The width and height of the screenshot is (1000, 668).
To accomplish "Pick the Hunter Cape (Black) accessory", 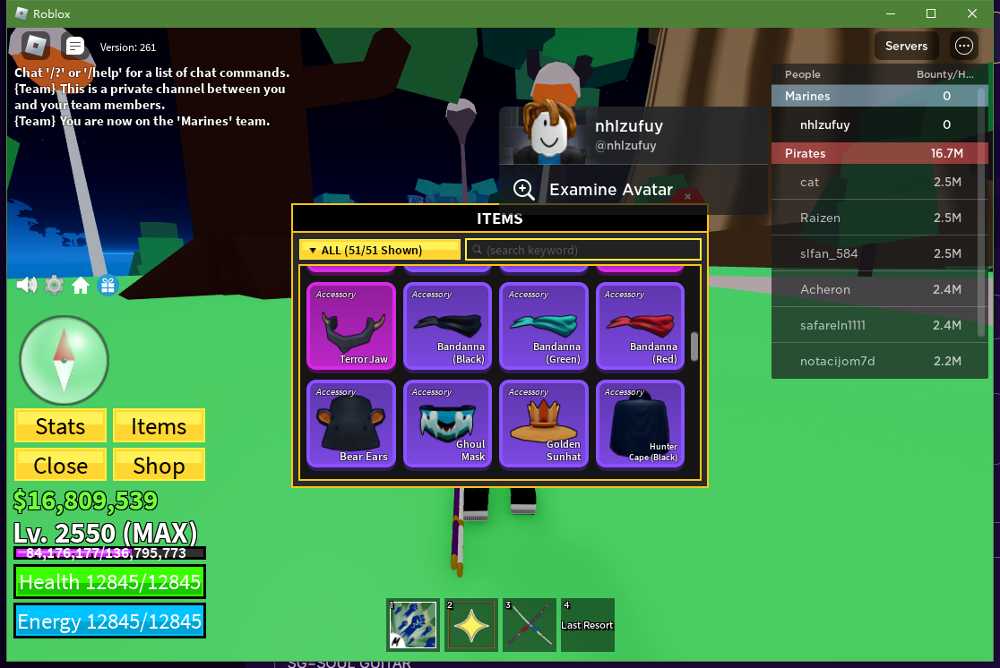I will click(640, 424).
